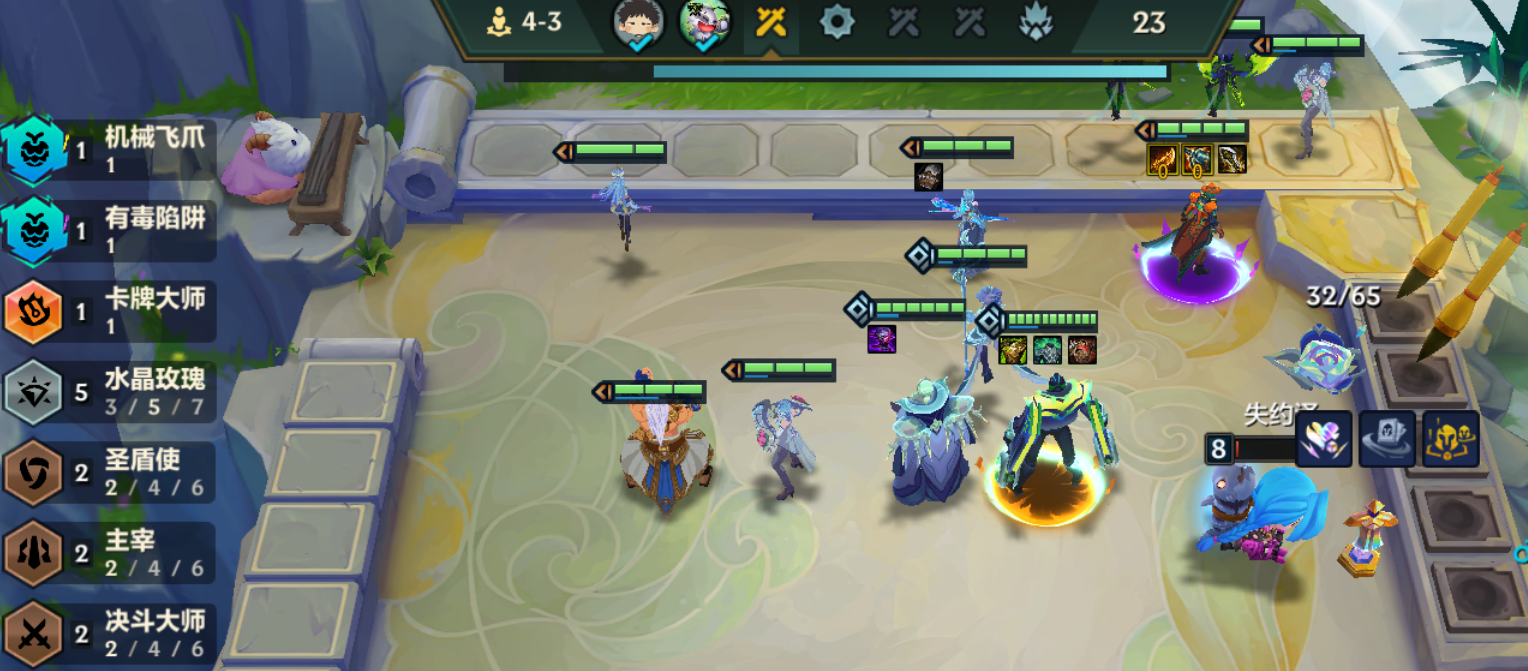Viewport: 1528px width, 671px height.
Task: Show the 卡牌大师 trait info
Action: click(x=108, y=311)
